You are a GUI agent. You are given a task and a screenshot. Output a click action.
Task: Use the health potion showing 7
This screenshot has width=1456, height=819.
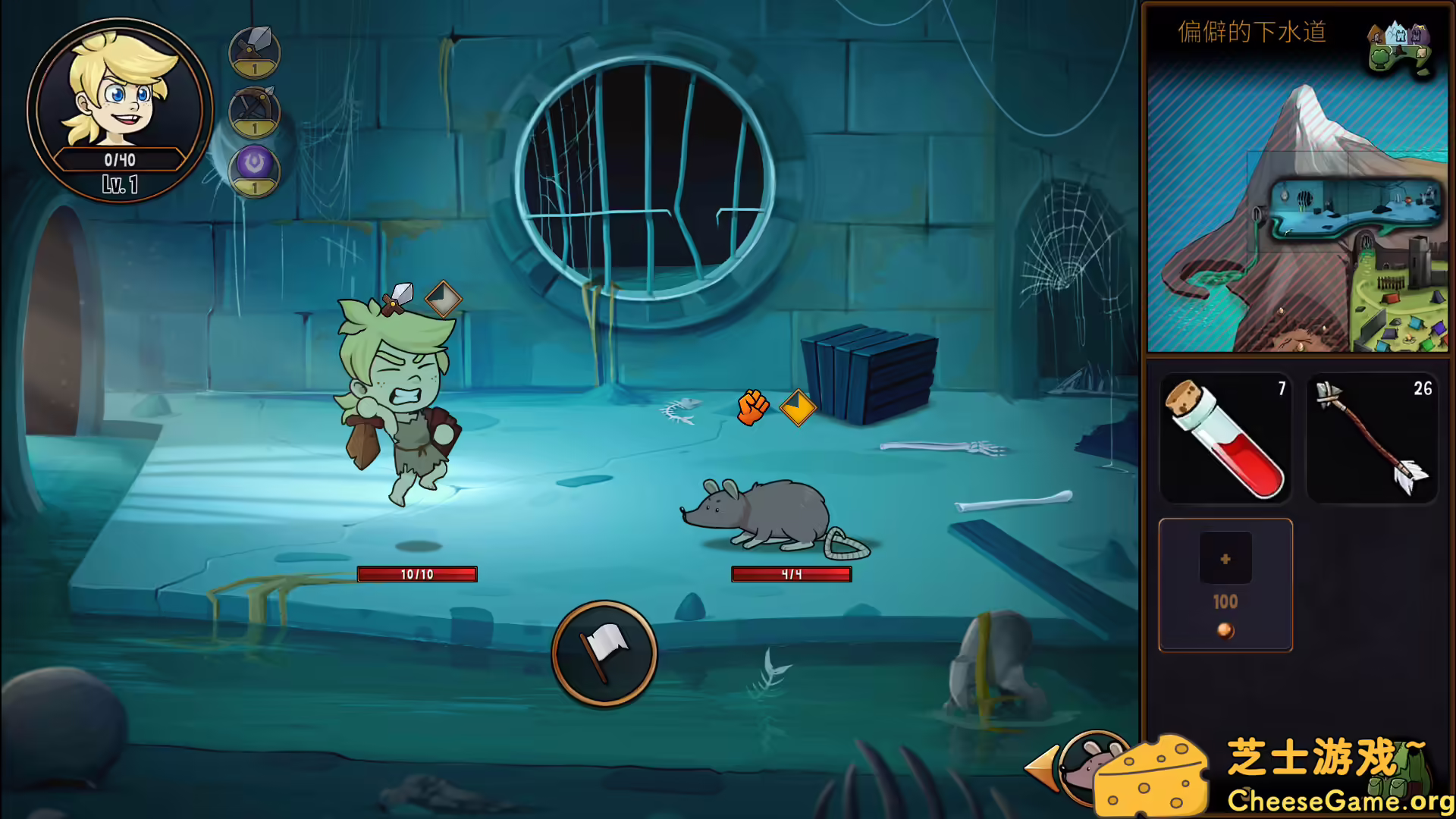click(1225, 440)
